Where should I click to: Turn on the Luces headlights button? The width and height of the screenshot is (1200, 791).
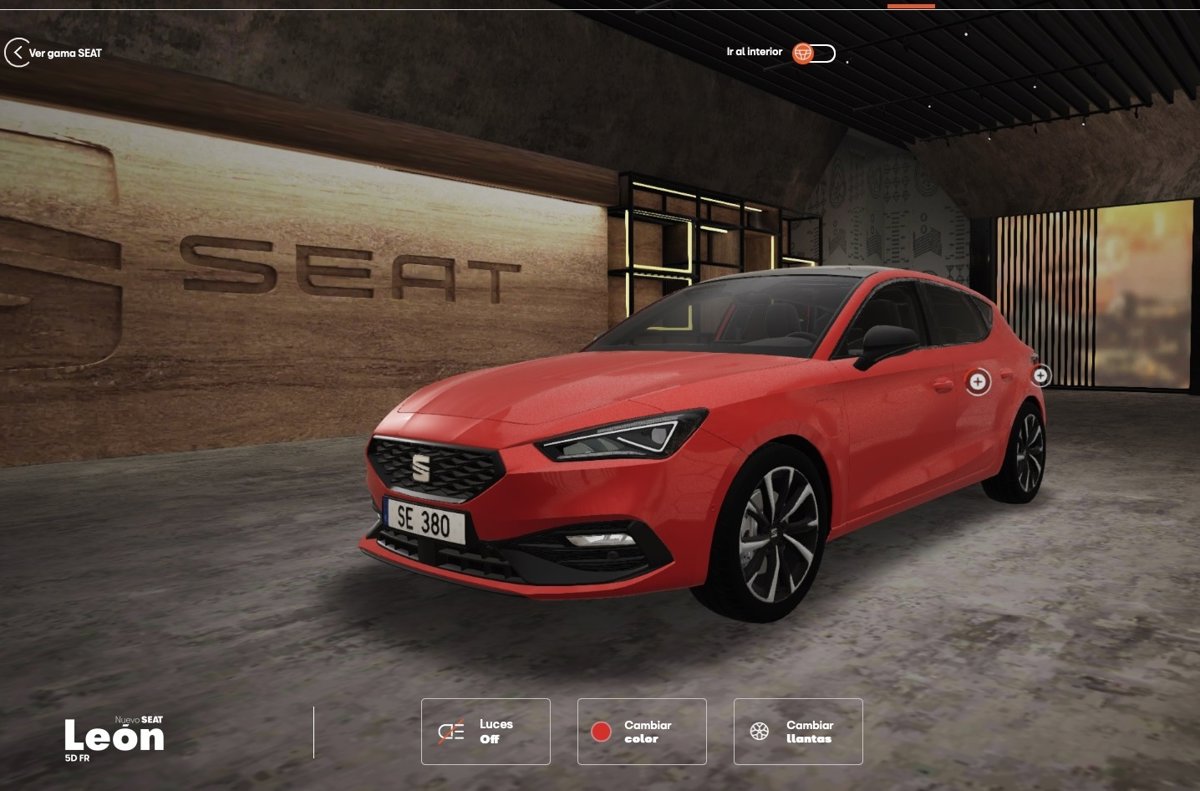click(x=486, y=731)
